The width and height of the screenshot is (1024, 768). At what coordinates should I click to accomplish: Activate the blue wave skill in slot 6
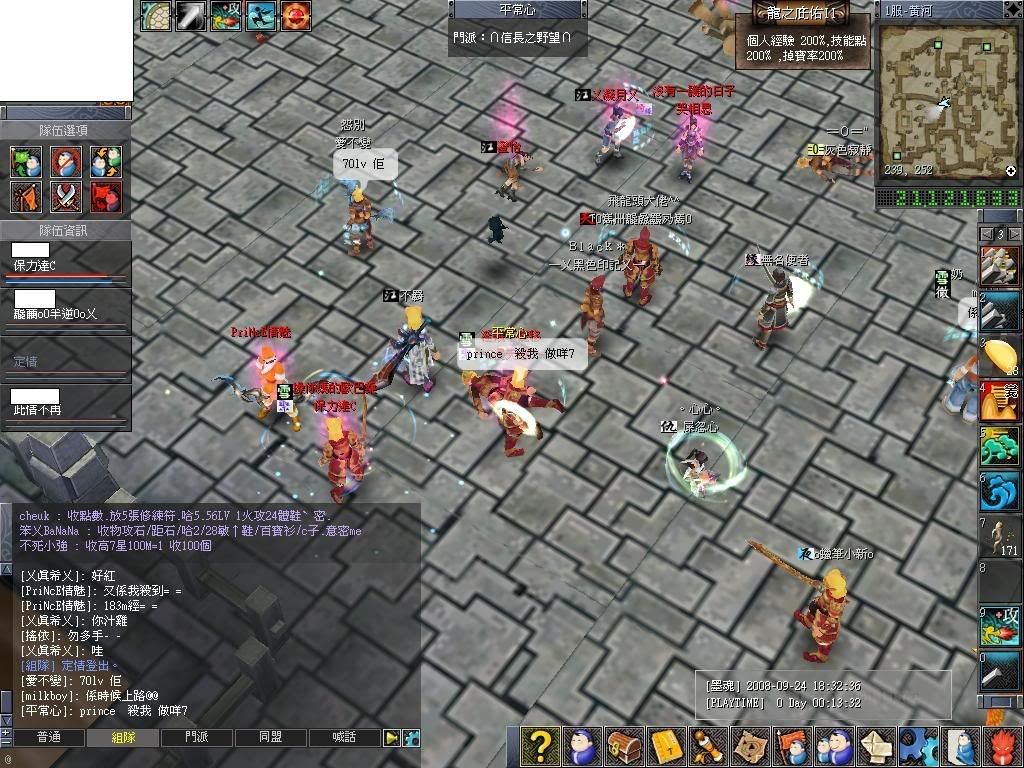(x=999, y=490)
